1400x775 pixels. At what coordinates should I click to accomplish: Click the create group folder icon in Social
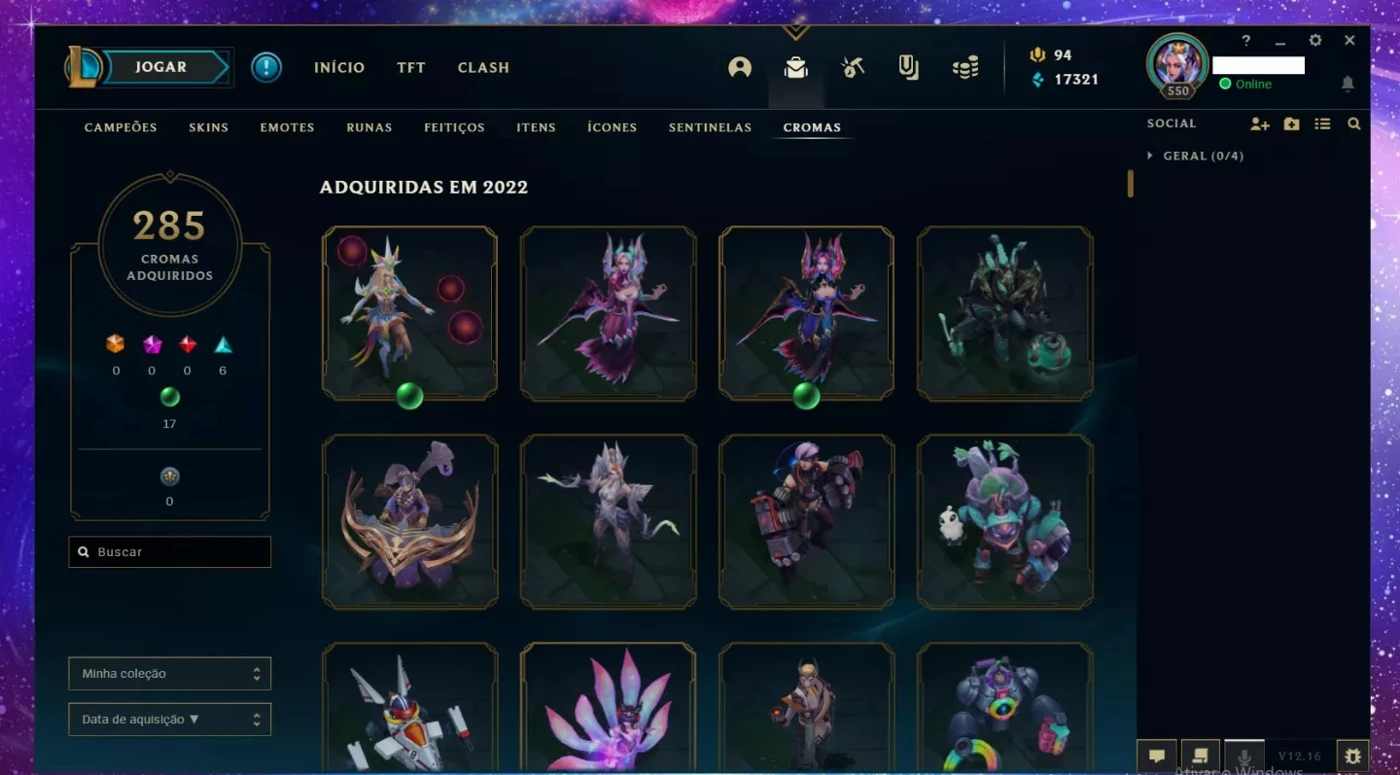coord(1291,123)
